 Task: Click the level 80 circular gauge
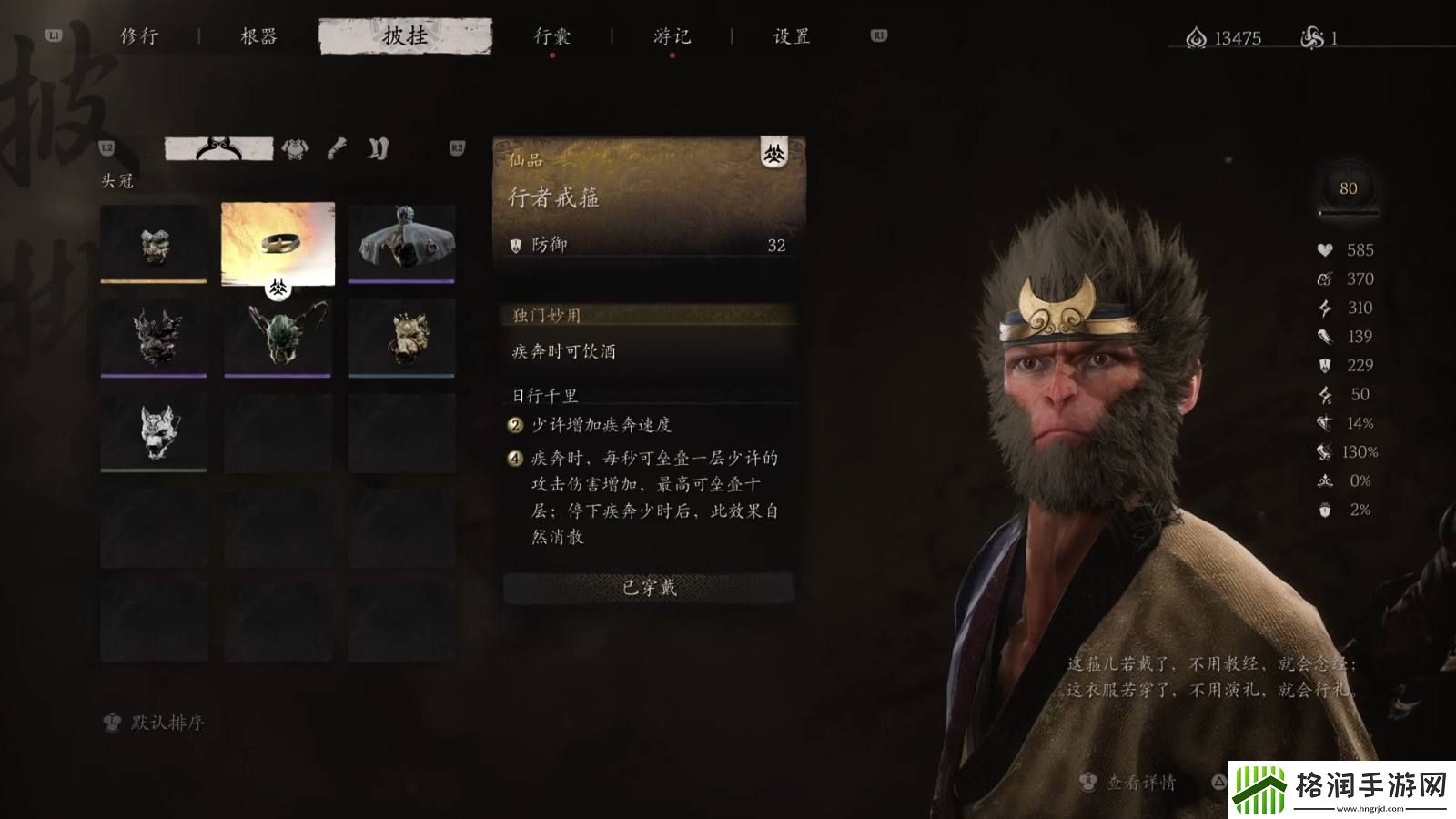[1350, 188]
